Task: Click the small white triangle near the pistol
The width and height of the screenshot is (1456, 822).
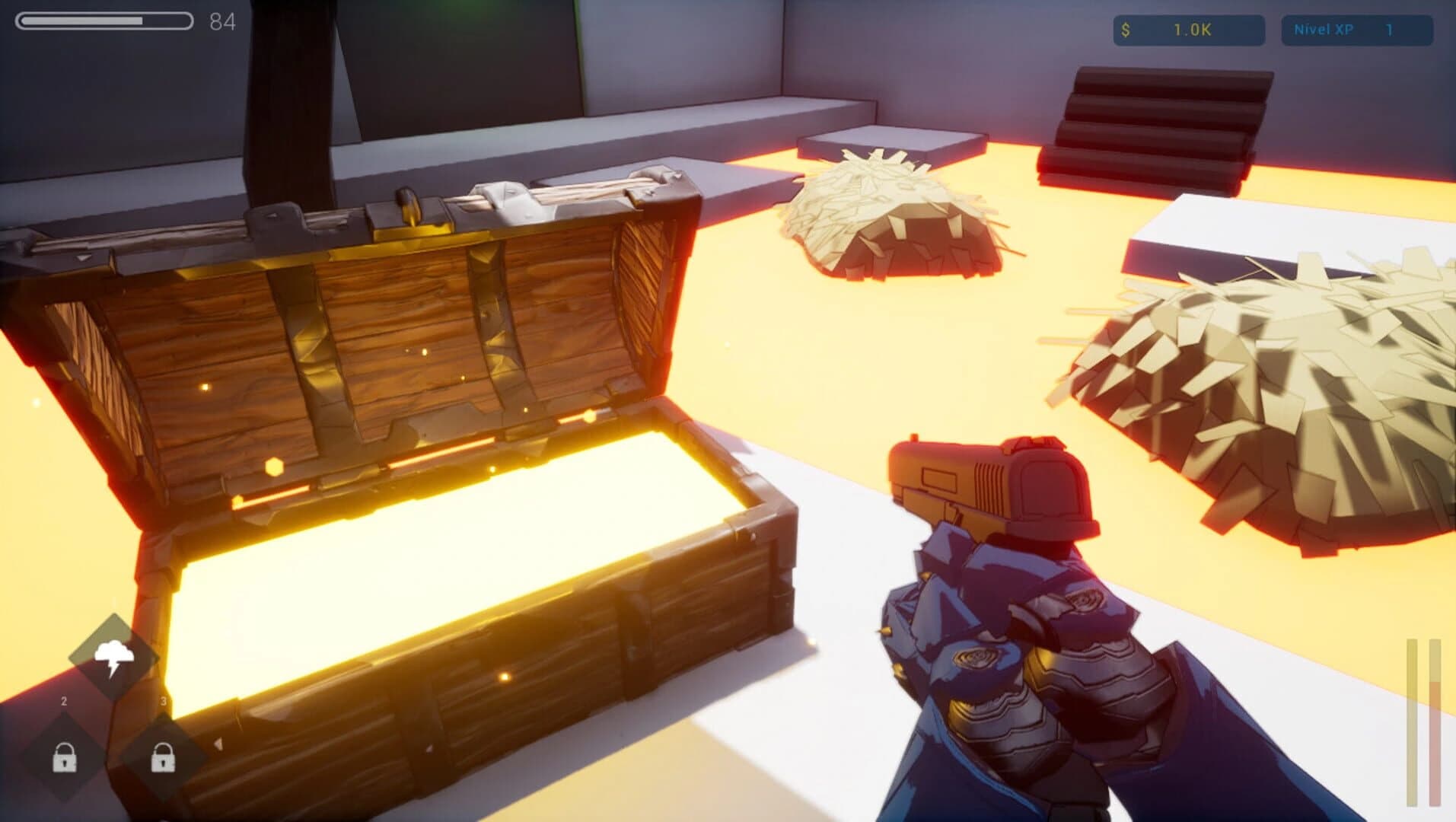Action: pos(218,745)
